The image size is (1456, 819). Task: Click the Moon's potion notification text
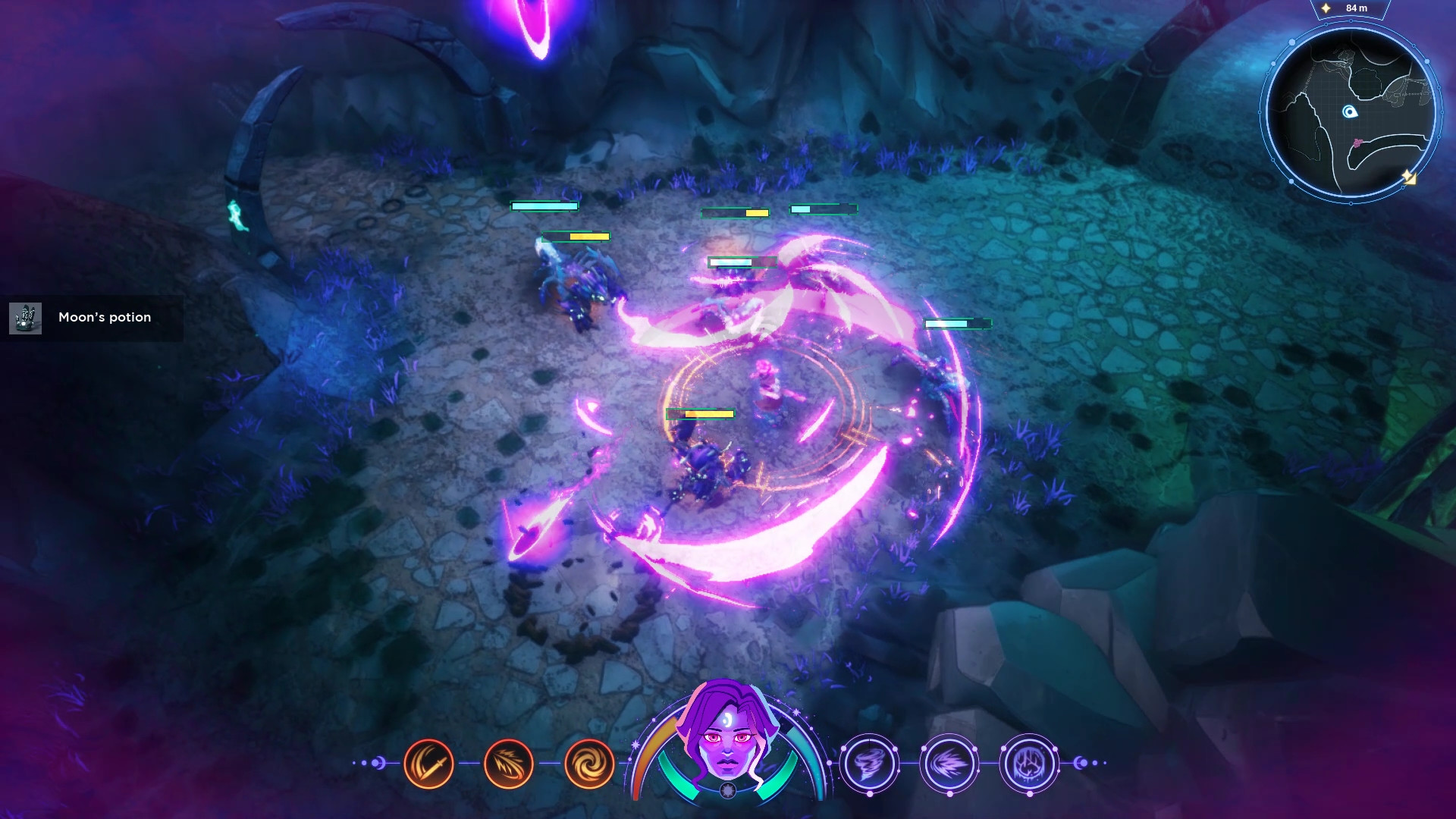coord(105,318)
